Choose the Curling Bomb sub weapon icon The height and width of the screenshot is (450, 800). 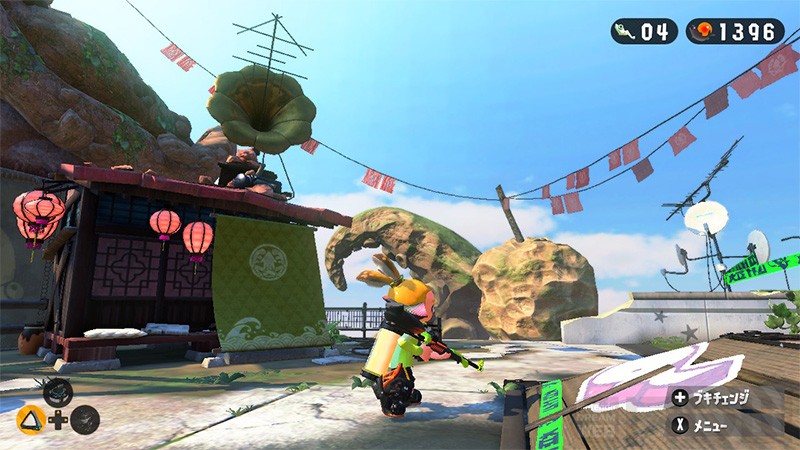click(x=57, y=393)
